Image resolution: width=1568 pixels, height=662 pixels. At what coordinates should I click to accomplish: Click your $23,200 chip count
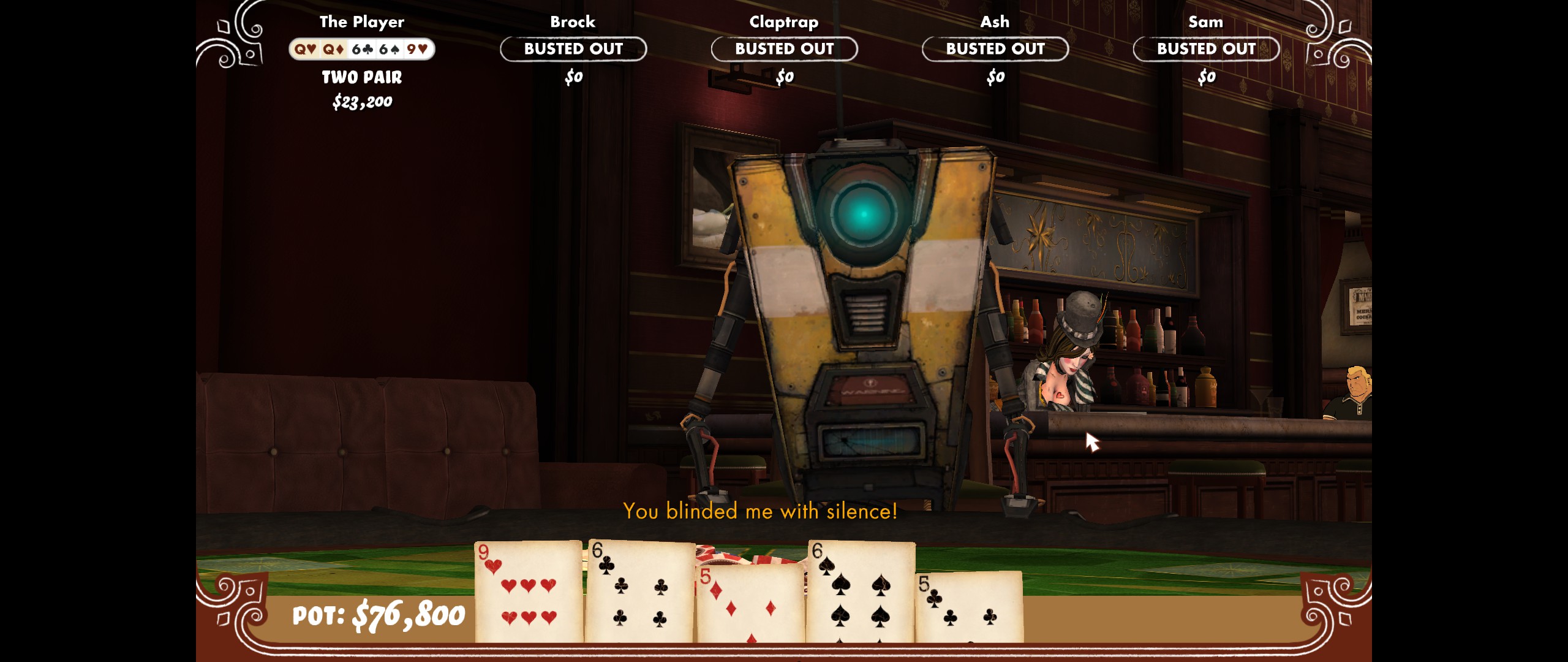pos(363,102)
